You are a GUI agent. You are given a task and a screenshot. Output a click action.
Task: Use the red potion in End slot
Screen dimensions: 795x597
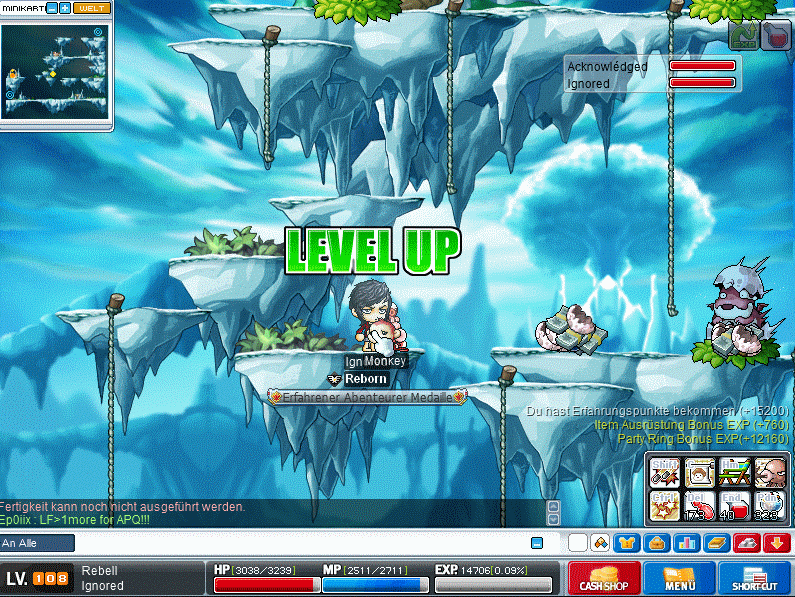(733, 505)
